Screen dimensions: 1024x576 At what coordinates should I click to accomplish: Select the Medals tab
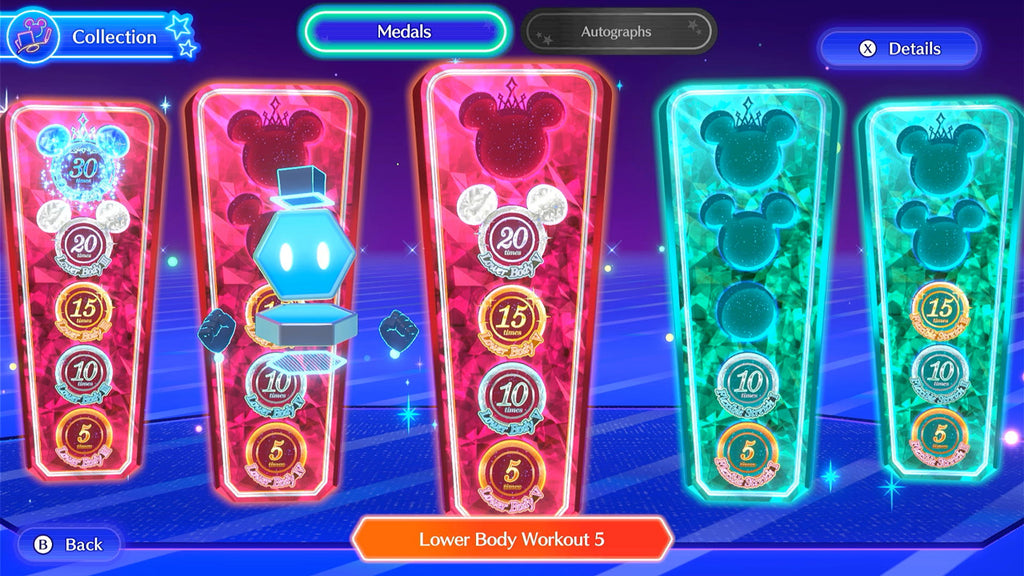[x=405, y=32]
